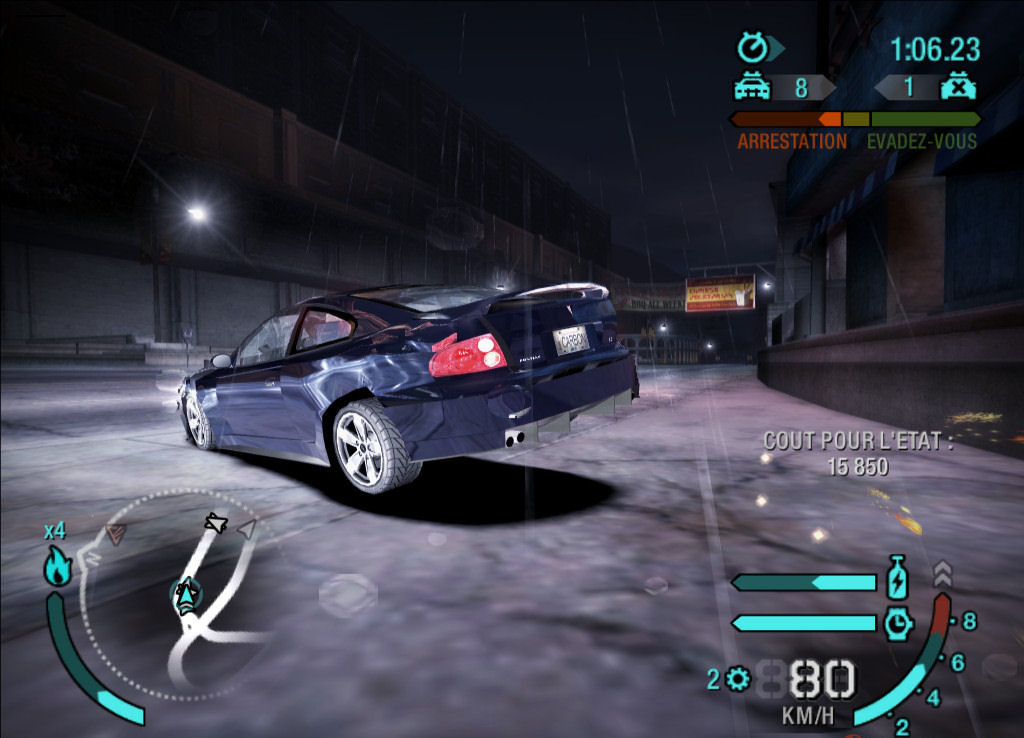
Task: Click the heat level flame icon
Action: 57,568
